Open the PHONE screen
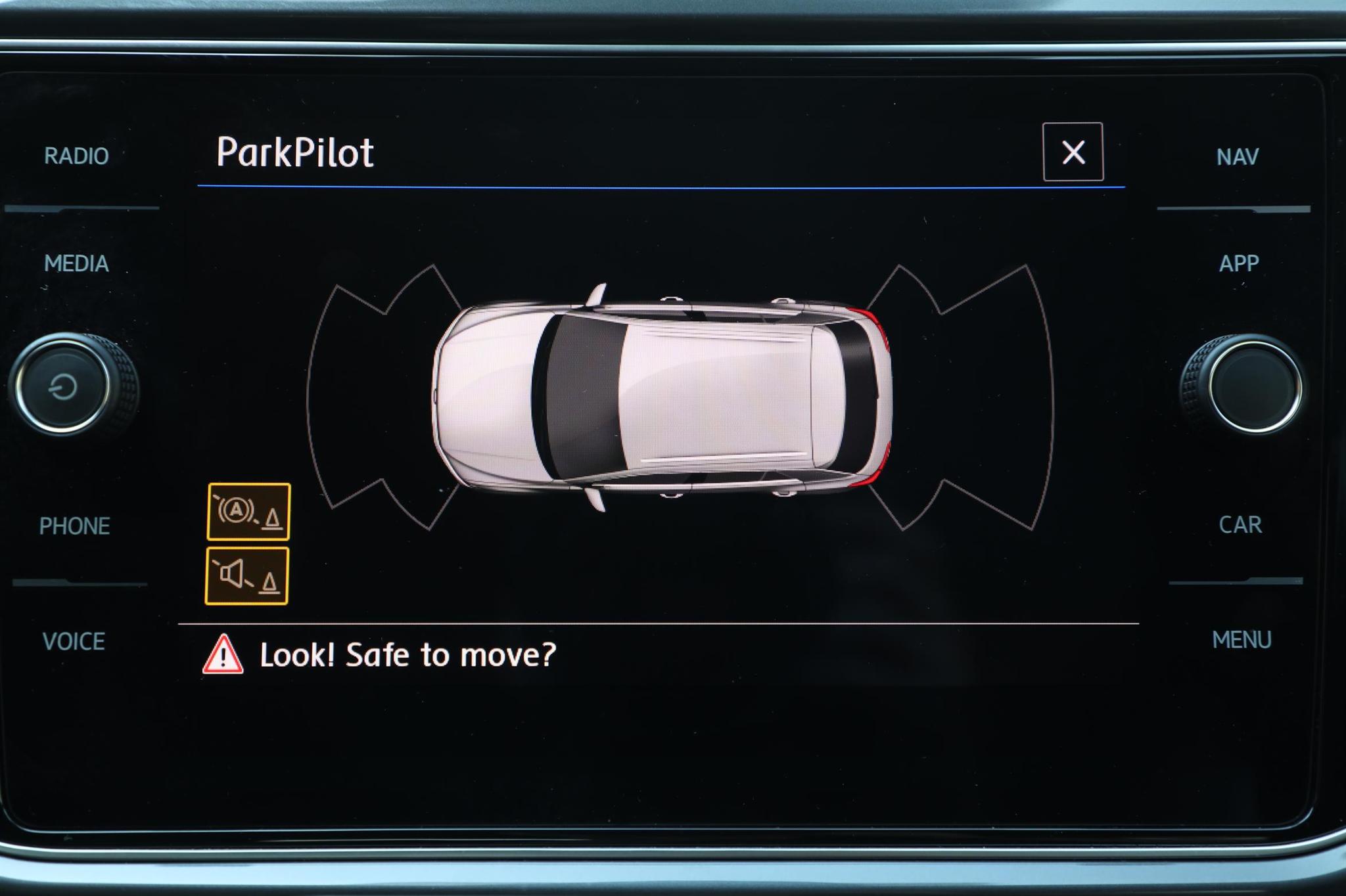Screen dimensions: 1346x896 pyautogui.click(x=75, y=526)
